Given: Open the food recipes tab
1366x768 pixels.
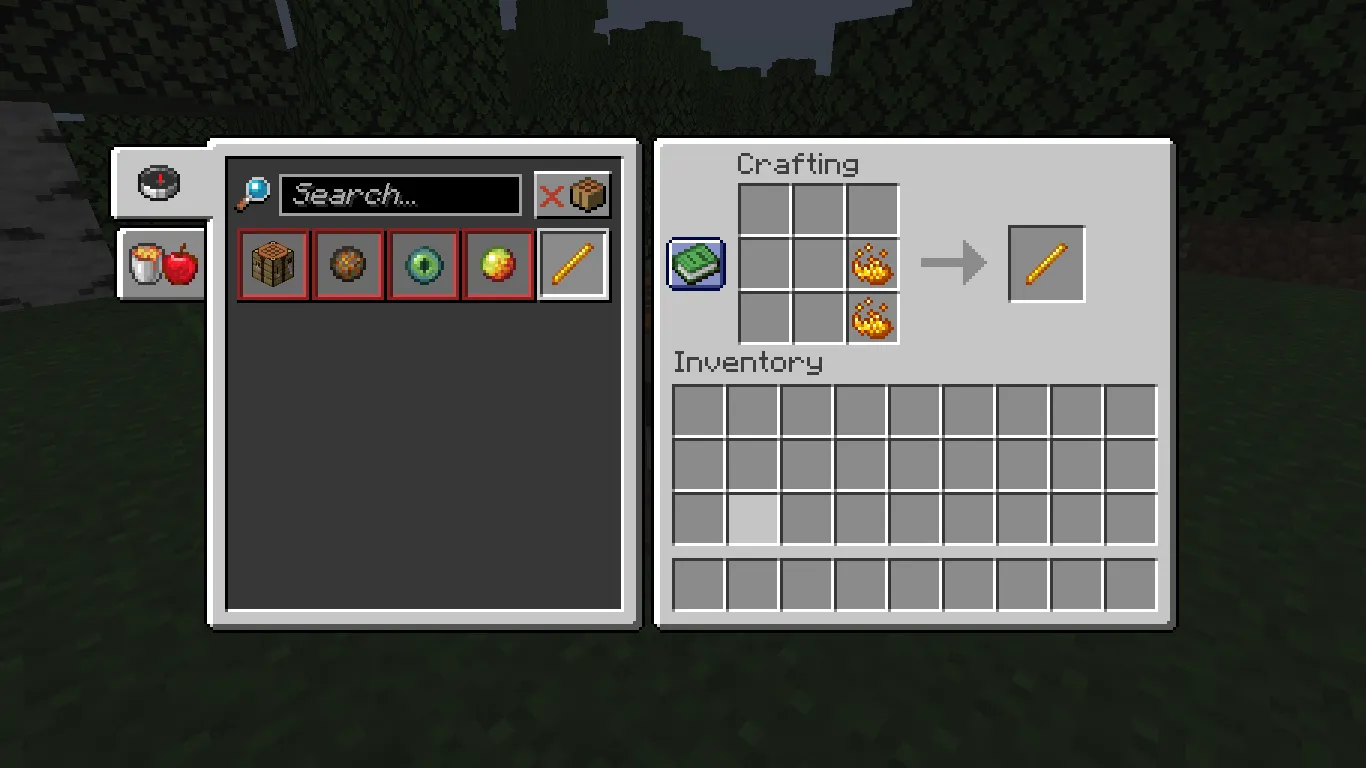Looking at the screenshot, I should (x=160, y=264).
